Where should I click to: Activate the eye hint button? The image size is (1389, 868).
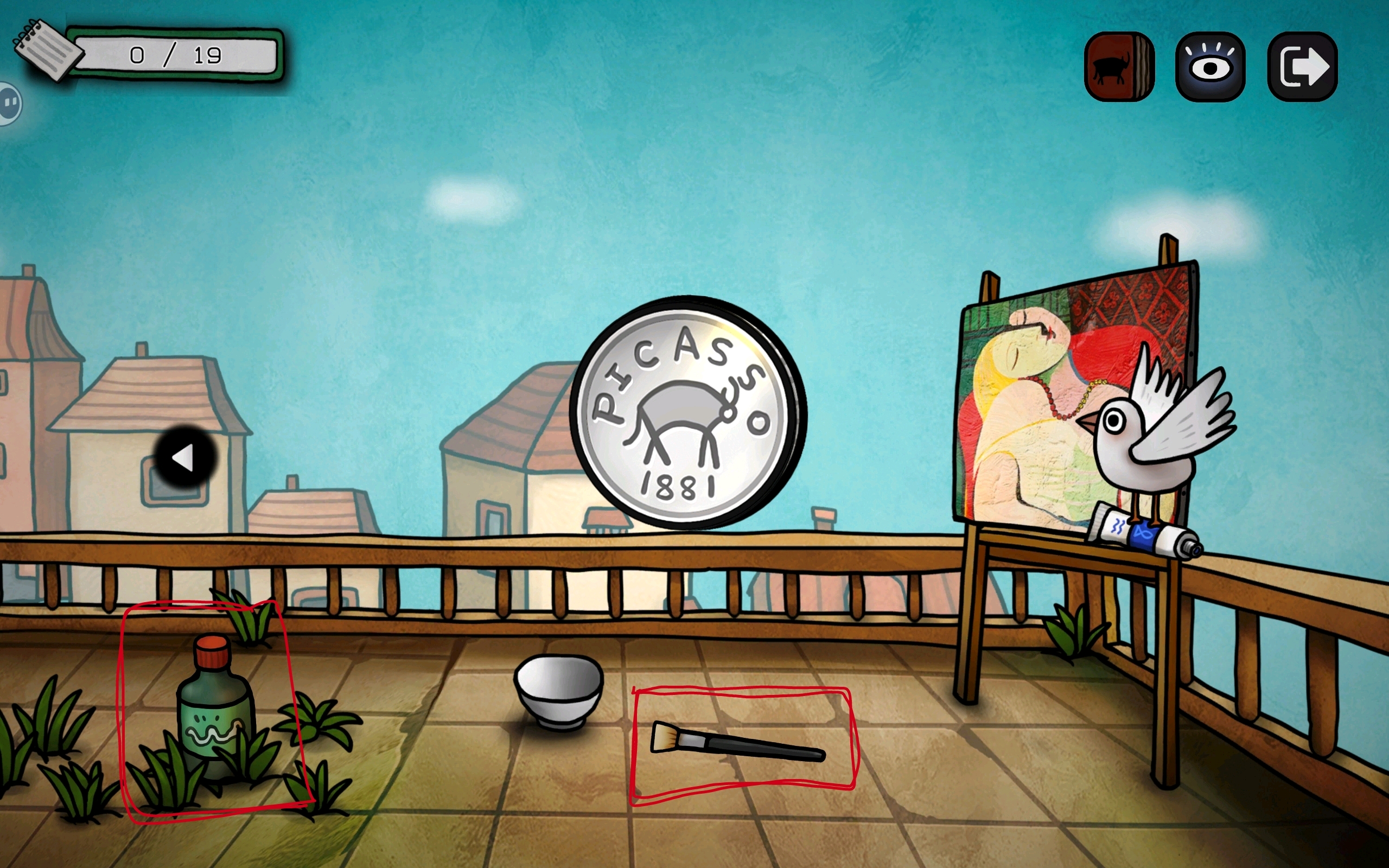click(1210, 67)
